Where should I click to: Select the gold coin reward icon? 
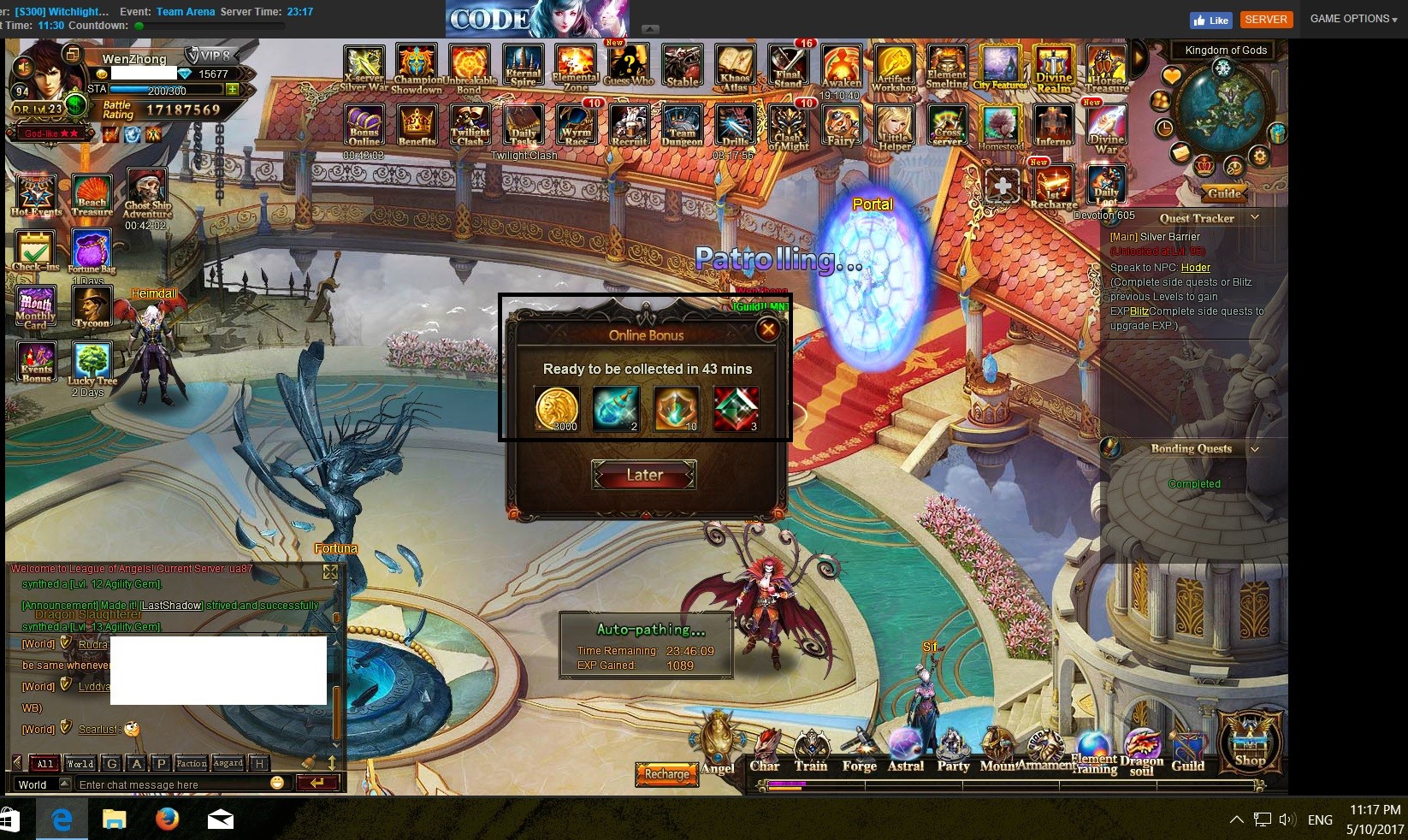click(x=557, y=408)
